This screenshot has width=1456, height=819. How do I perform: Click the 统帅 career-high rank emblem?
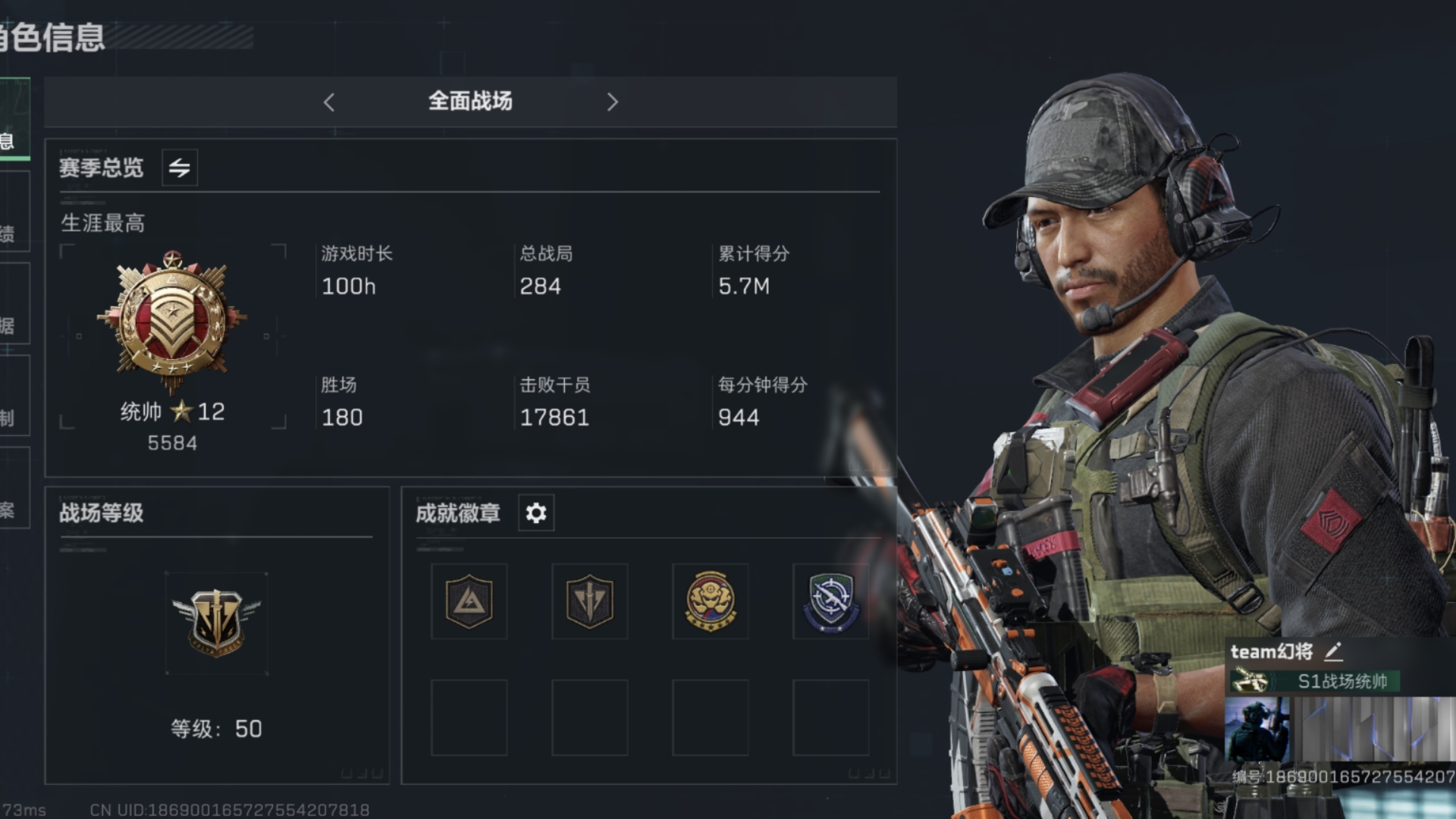[173, 321]
